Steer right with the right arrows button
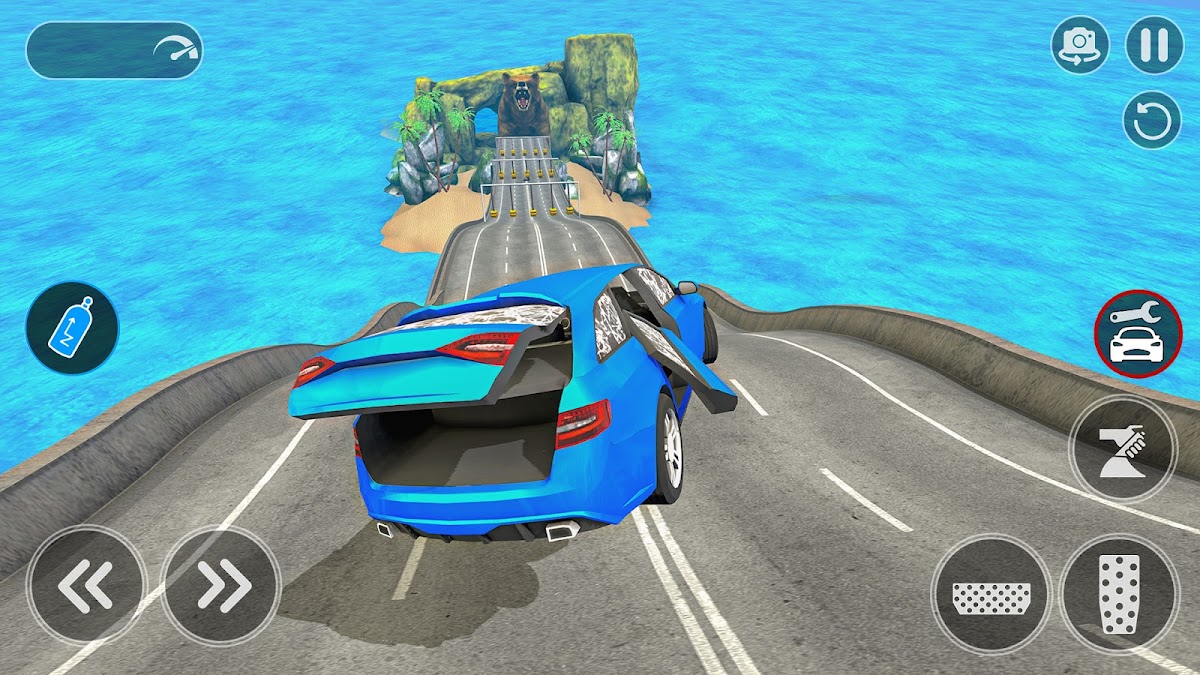The image size is (1200, 675). click(x=221, y=586)
